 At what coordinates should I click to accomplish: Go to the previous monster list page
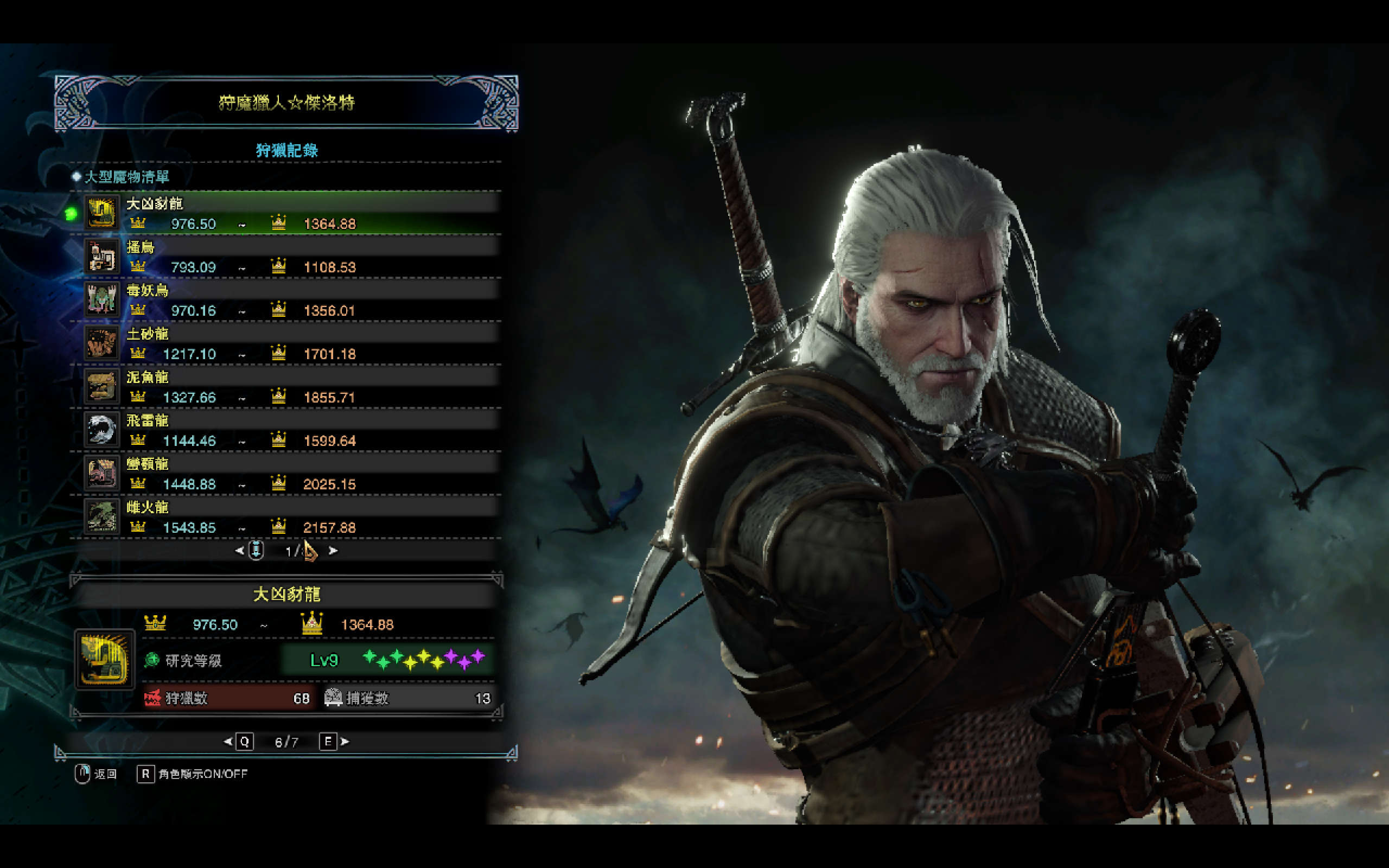[240, 551]
